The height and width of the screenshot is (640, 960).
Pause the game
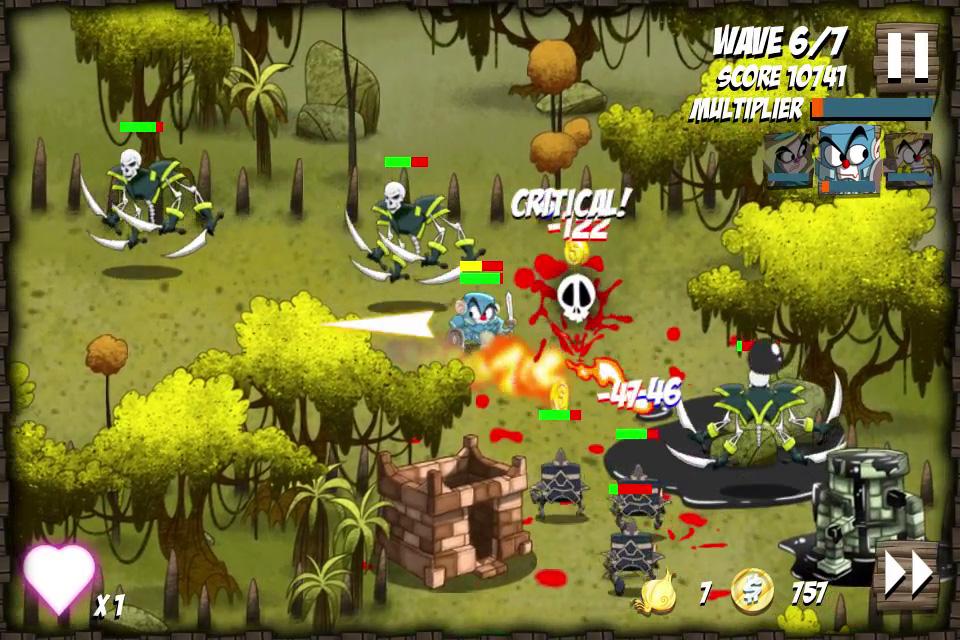tap(907, 55)
